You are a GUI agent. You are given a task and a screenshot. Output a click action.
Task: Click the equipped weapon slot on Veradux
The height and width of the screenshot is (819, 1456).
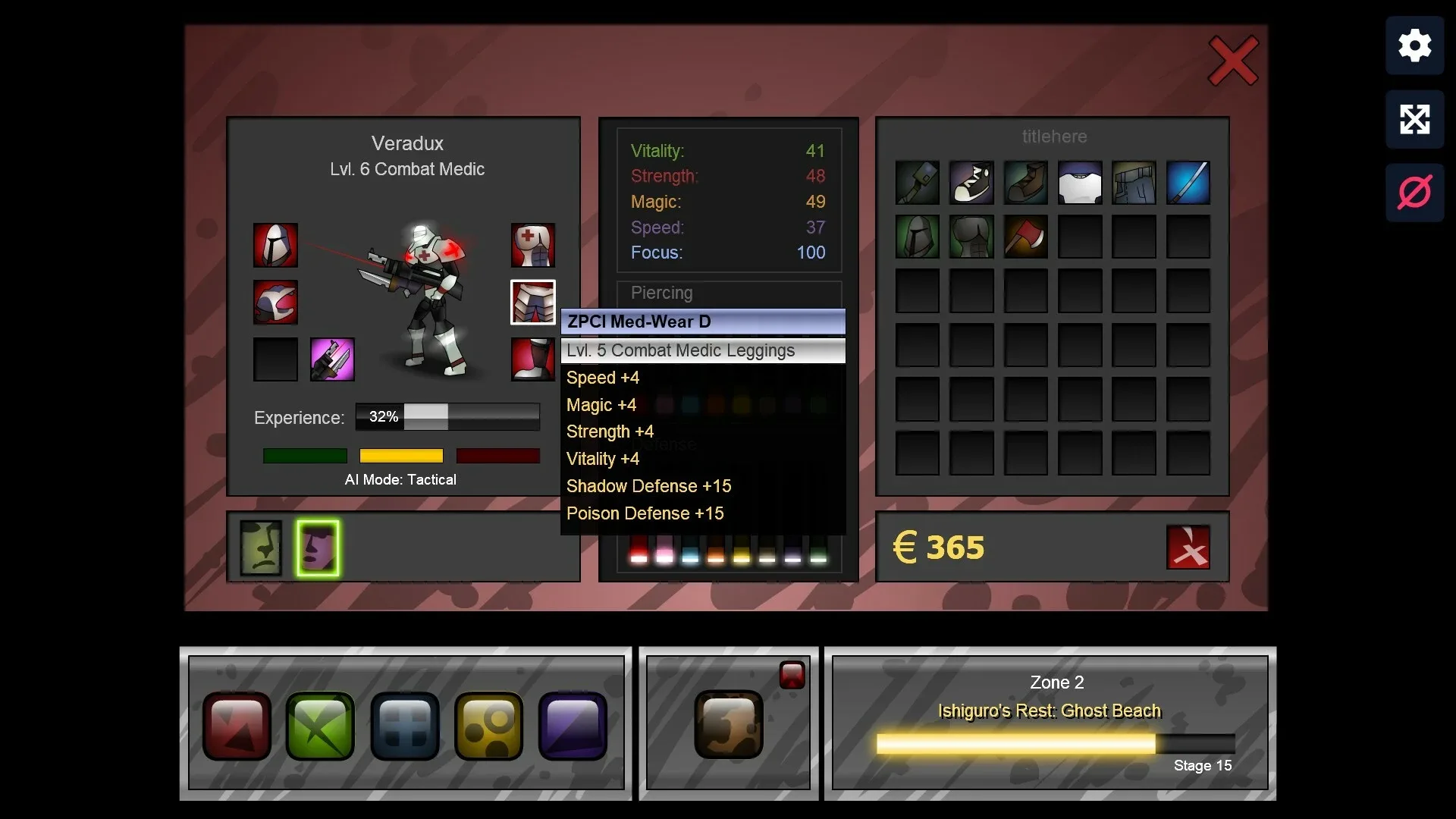click(x=332, y=359)
